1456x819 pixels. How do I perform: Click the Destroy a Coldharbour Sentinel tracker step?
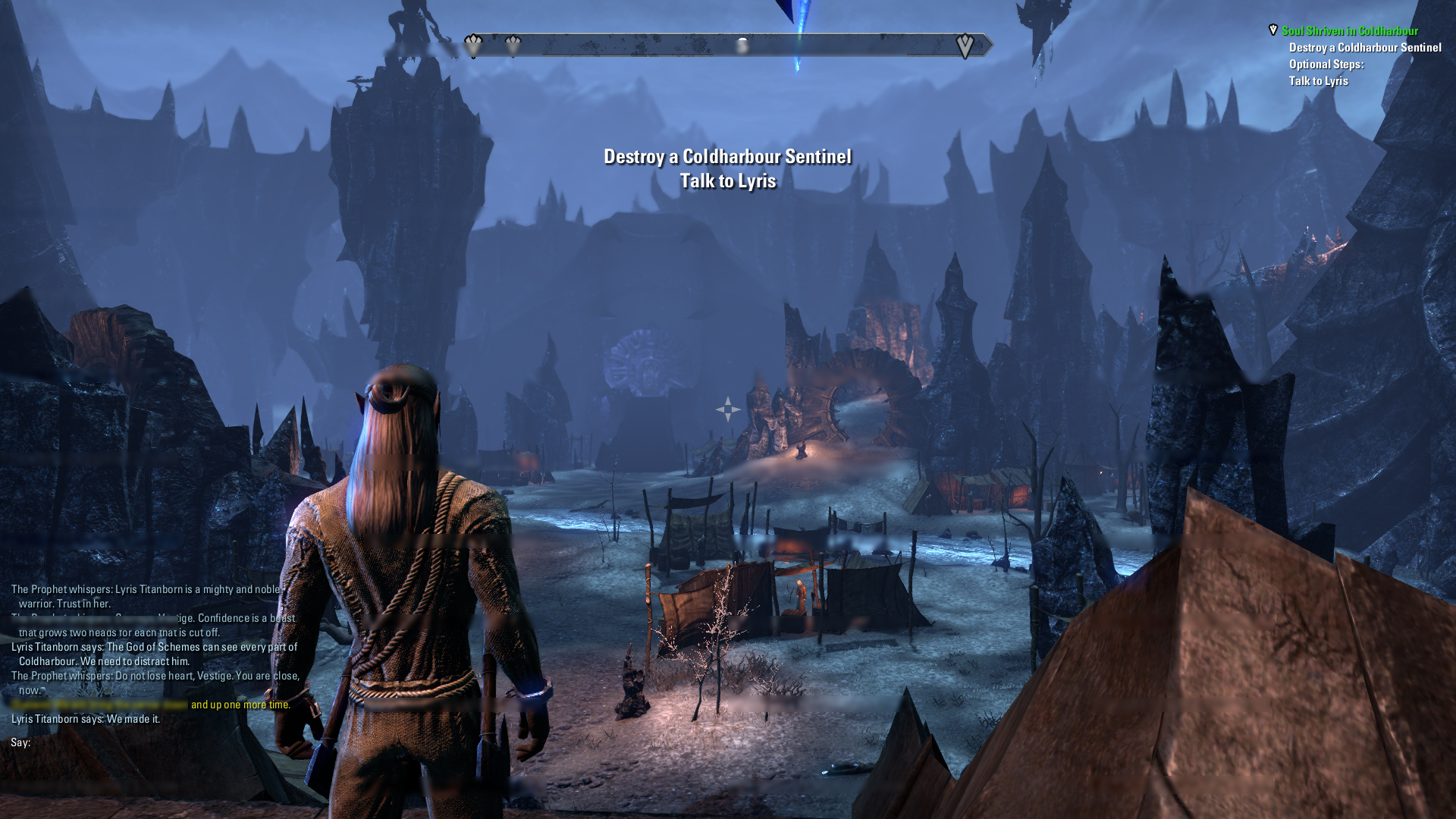1364,48
